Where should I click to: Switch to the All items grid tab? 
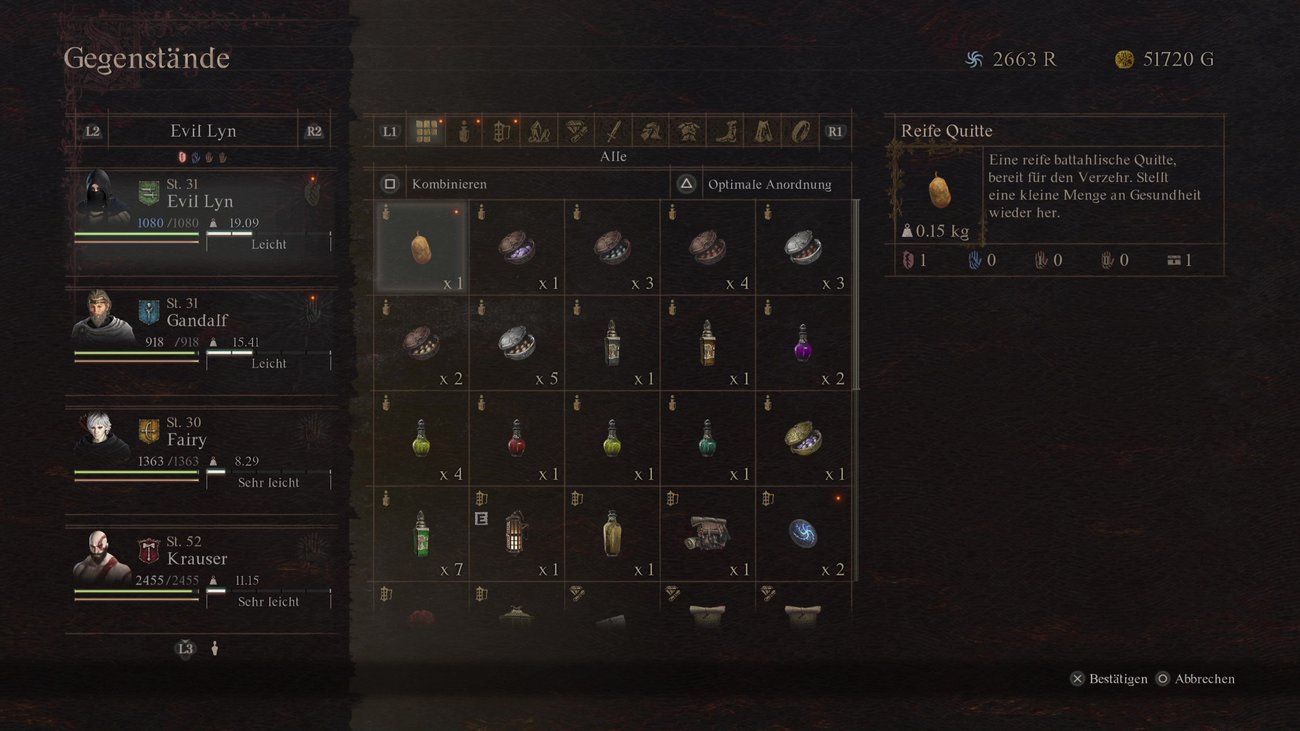[x=427, y=131]
